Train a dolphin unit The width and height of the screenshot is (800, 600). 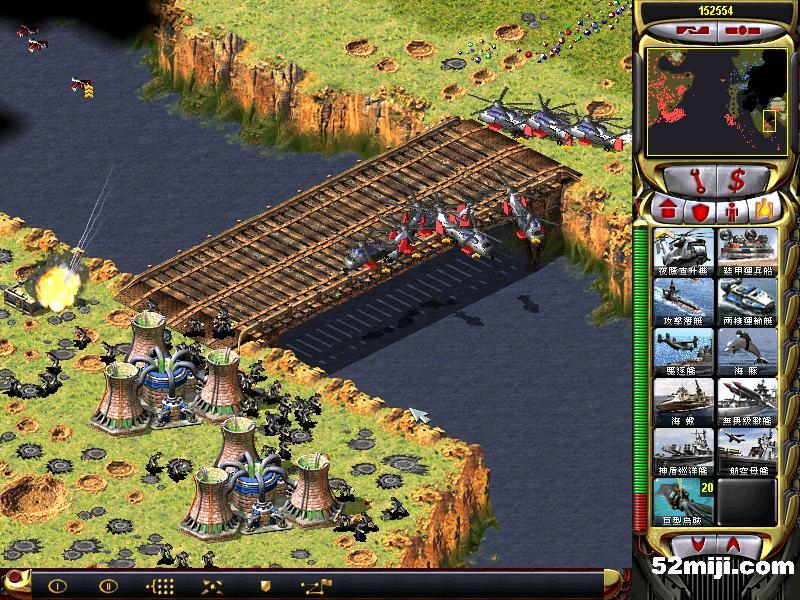[x=746, y=350]
